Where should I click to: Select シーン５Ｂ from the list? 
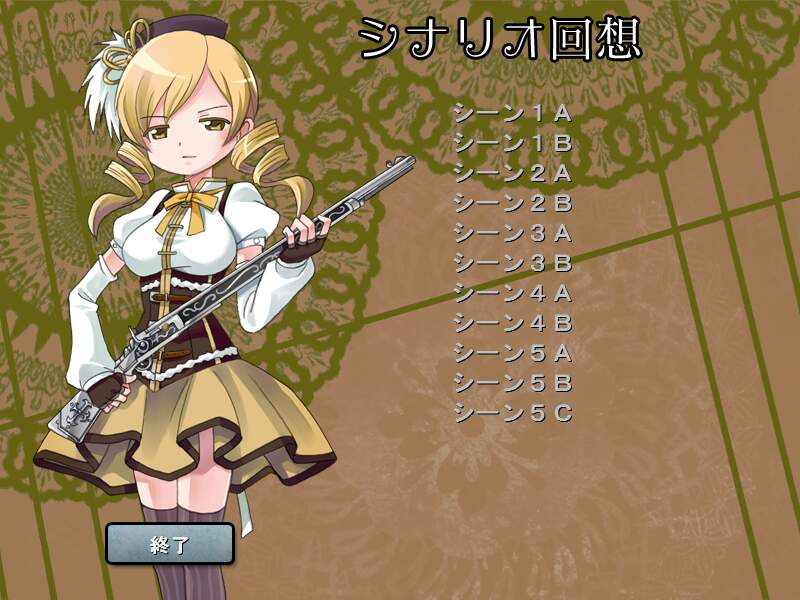(x=512, y=382)
